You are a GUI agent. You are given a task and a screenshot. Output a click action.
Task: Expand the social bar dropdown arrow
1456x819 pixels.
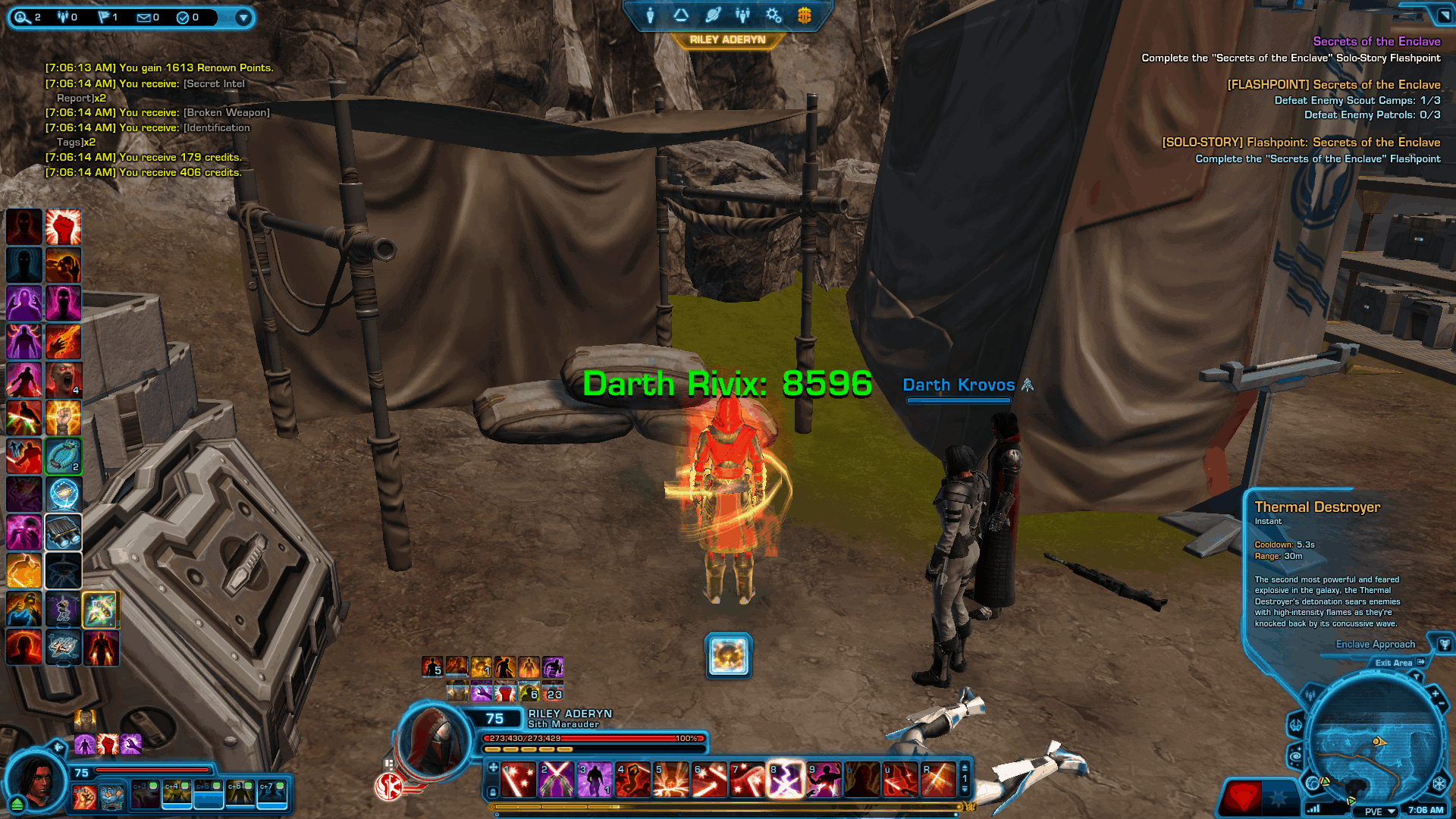[x=243, y=17]
